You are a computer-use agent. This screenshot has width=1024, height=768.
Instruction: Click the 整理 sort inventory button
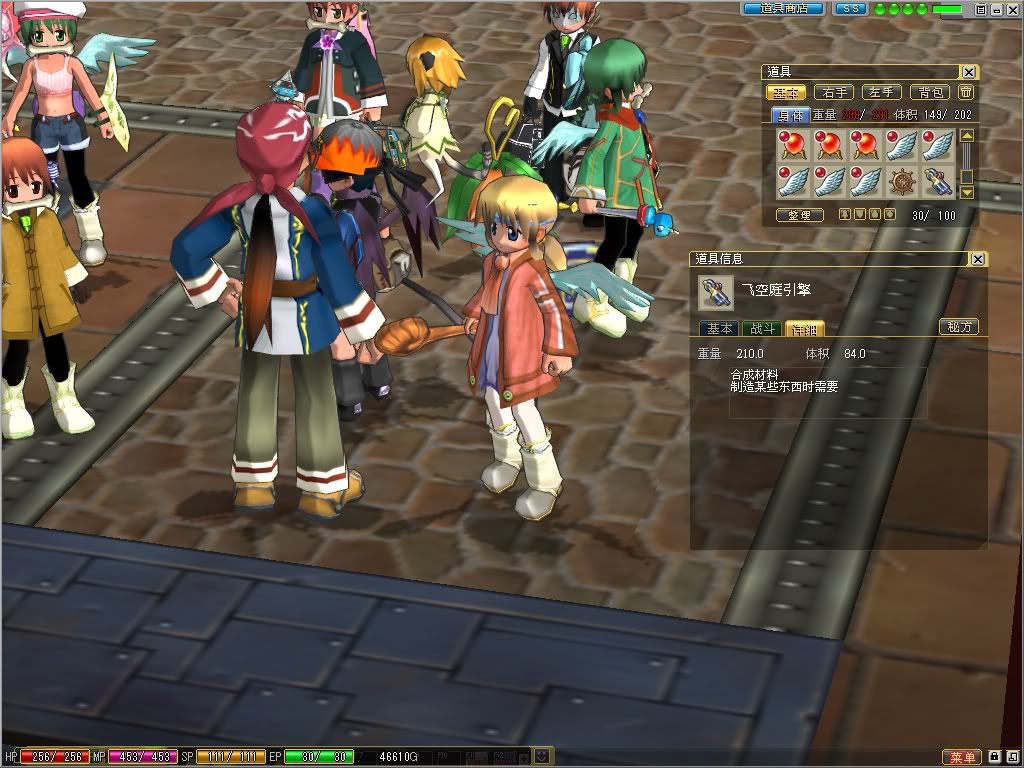[799, 215]
